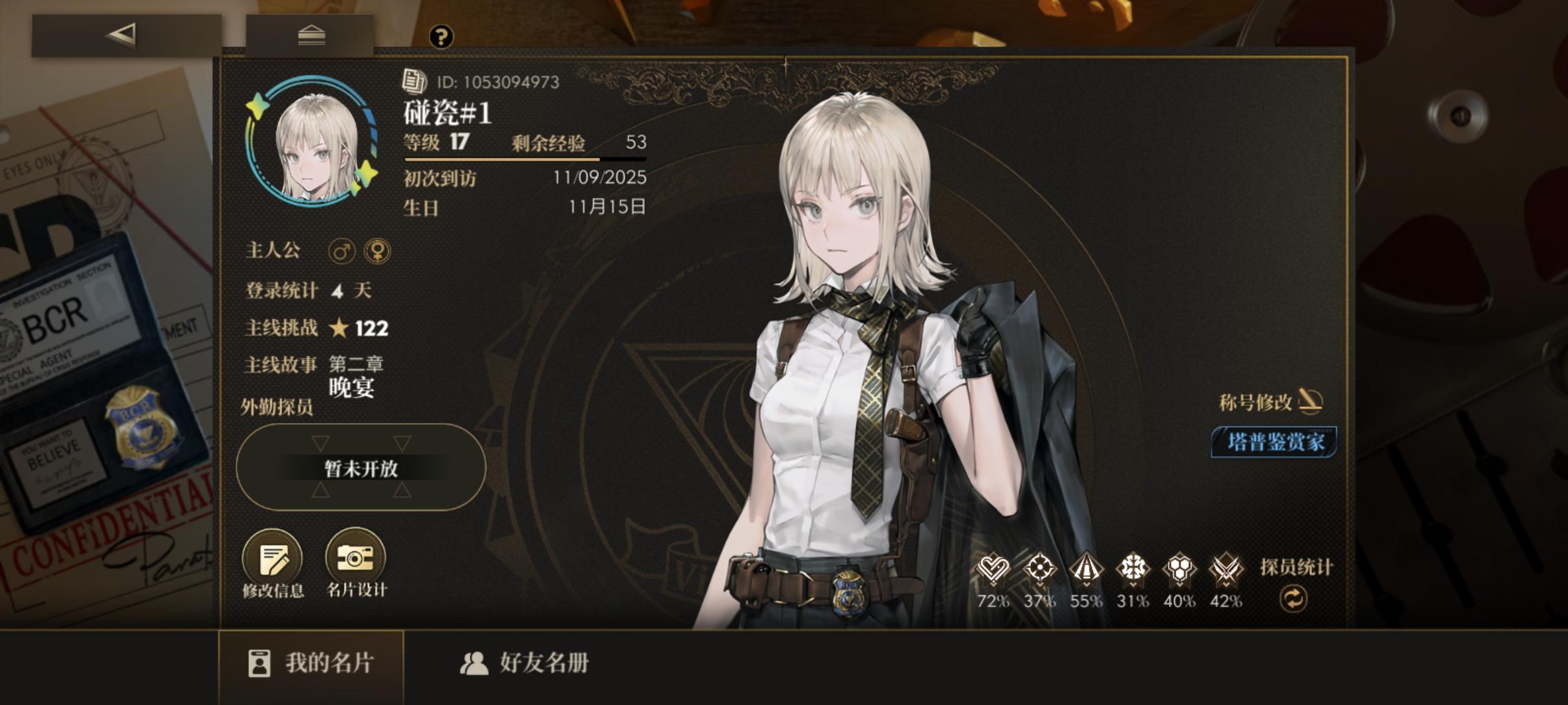Click the hexagon cluster stat icon showing 40%

[x=1179, y=569]
